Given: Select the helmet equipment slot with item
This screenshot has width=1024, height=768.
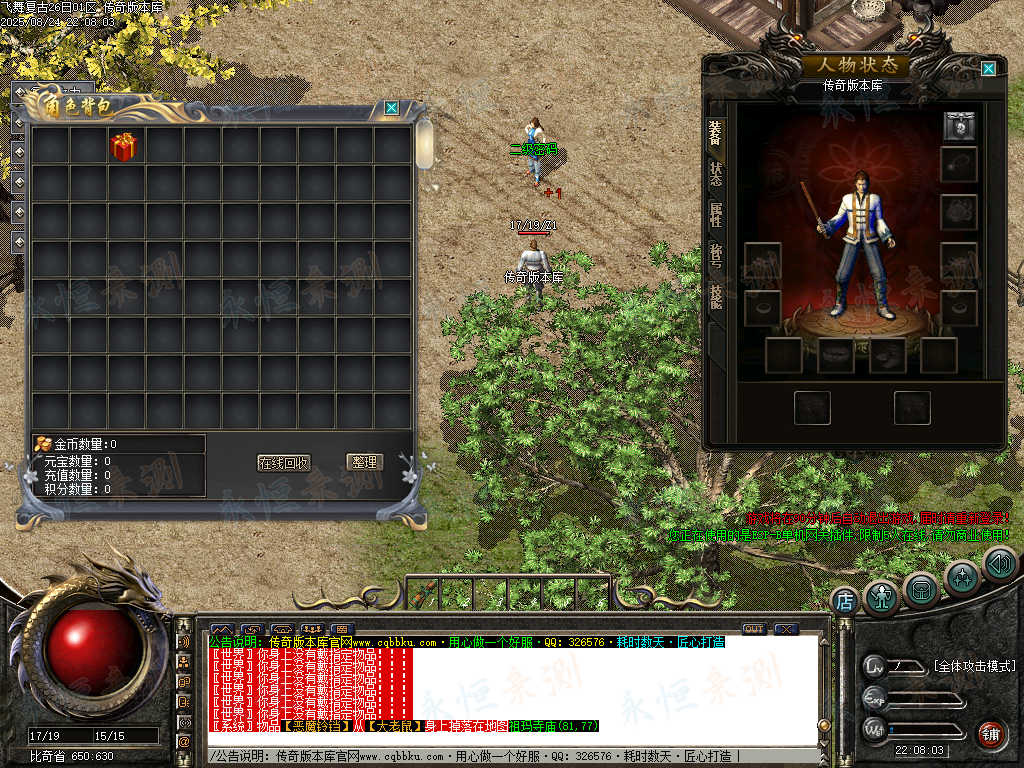Looking at the screenshot, I should tap(959, 126).
